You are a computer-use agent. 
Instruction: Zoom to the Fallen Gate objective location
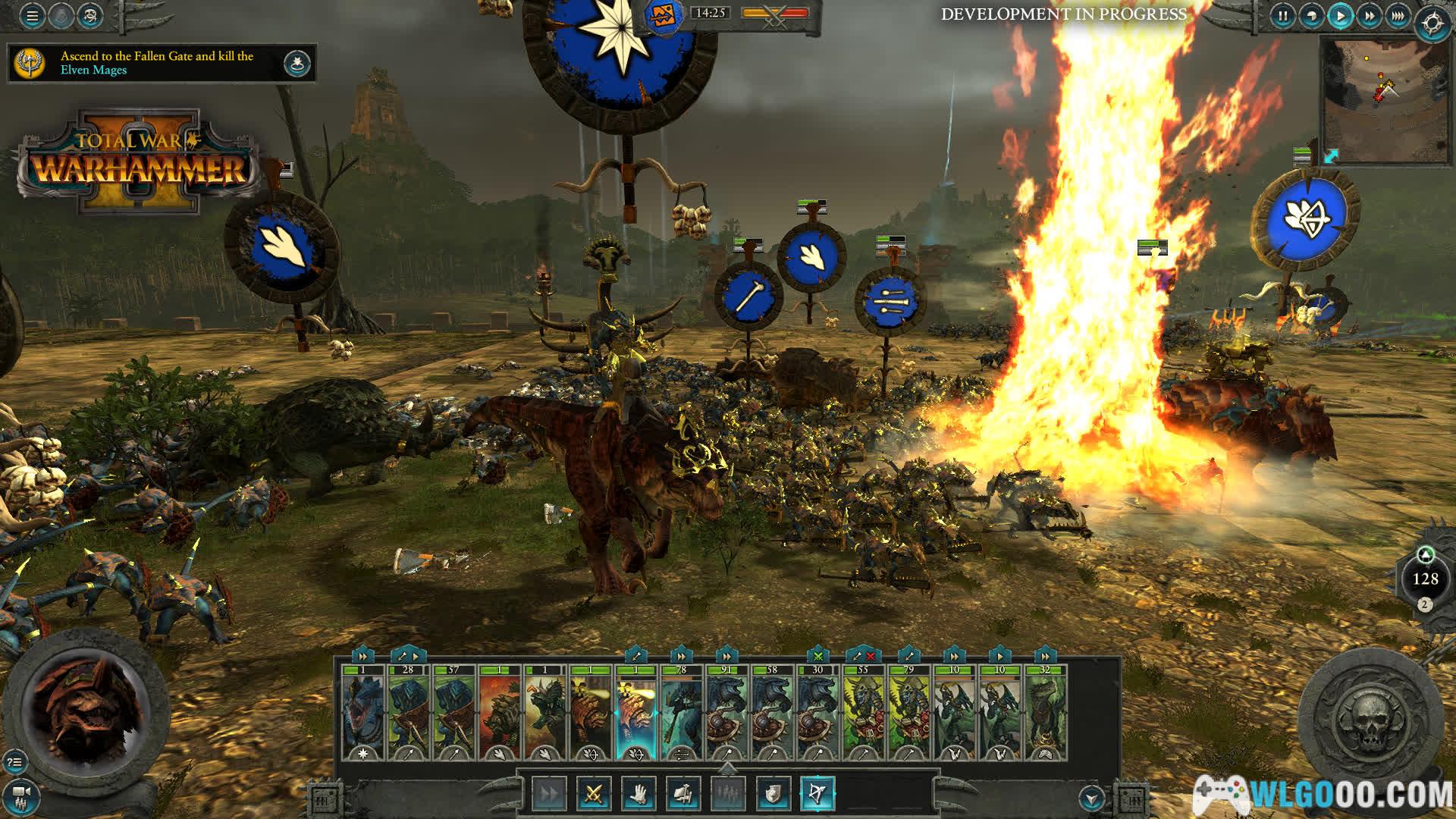[297, 64]
